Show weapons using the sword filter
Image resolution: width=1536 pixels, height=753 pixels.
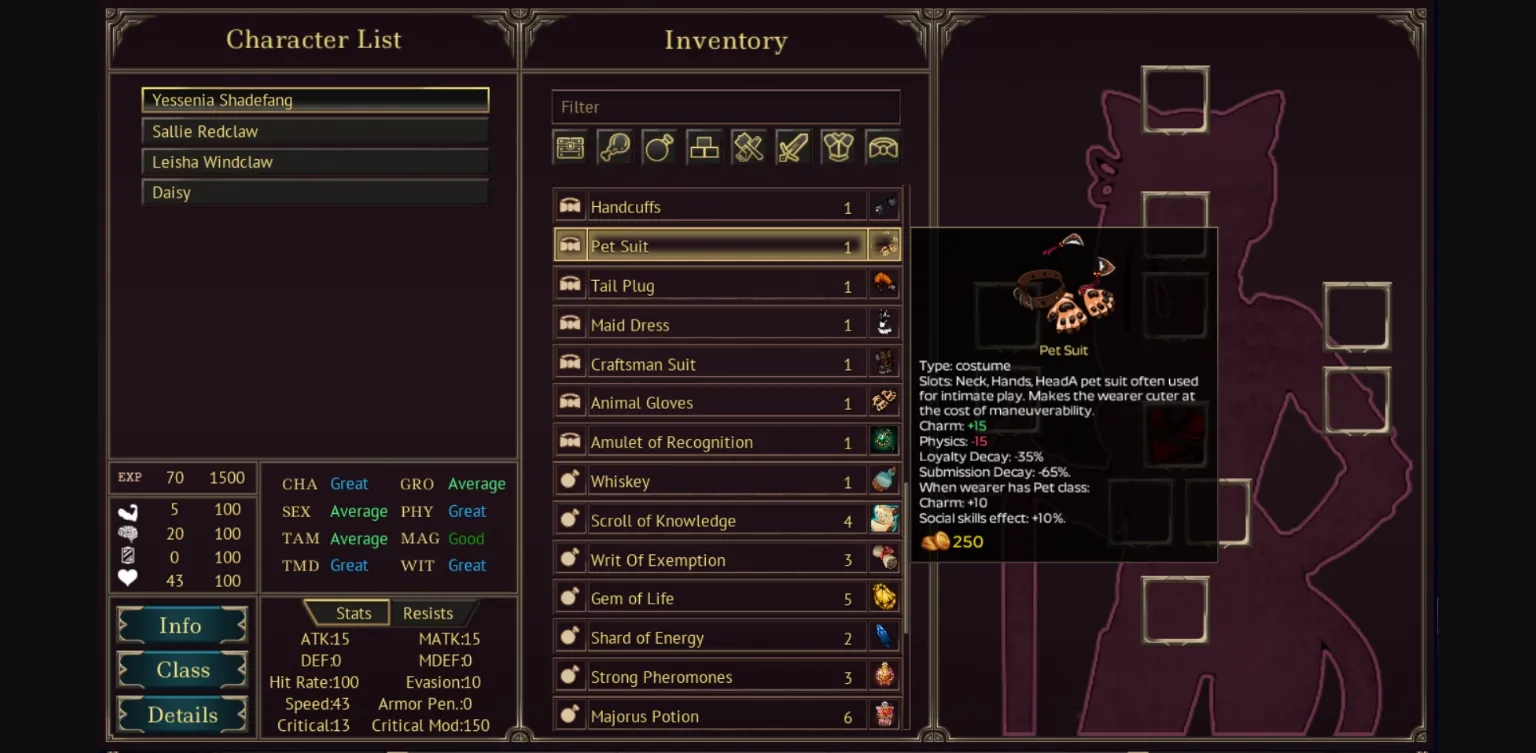(x=793, y=148)
